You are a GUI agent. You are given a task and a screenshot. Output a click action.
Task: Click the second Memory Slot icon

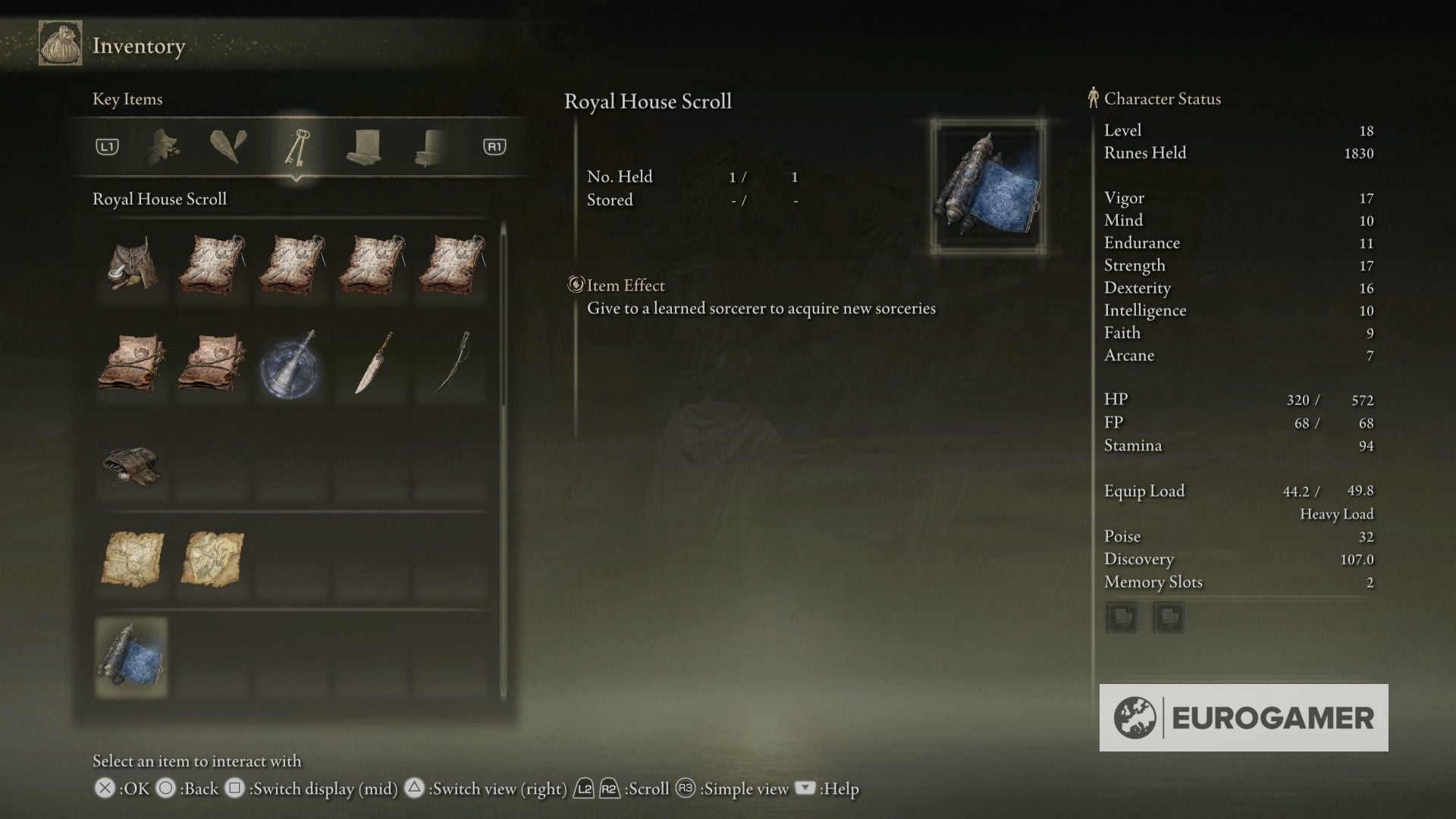[1170, 618]
